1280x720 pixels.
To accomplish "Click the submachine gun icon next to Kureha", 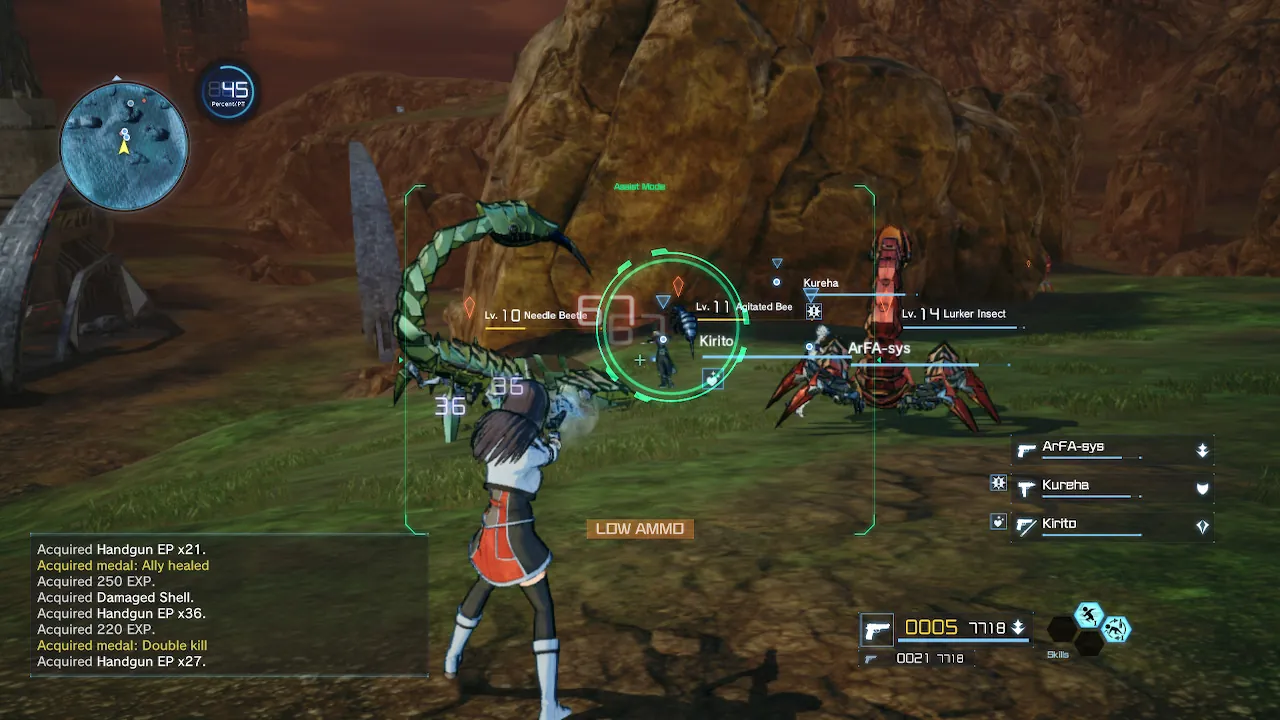I will point(1025,487).
